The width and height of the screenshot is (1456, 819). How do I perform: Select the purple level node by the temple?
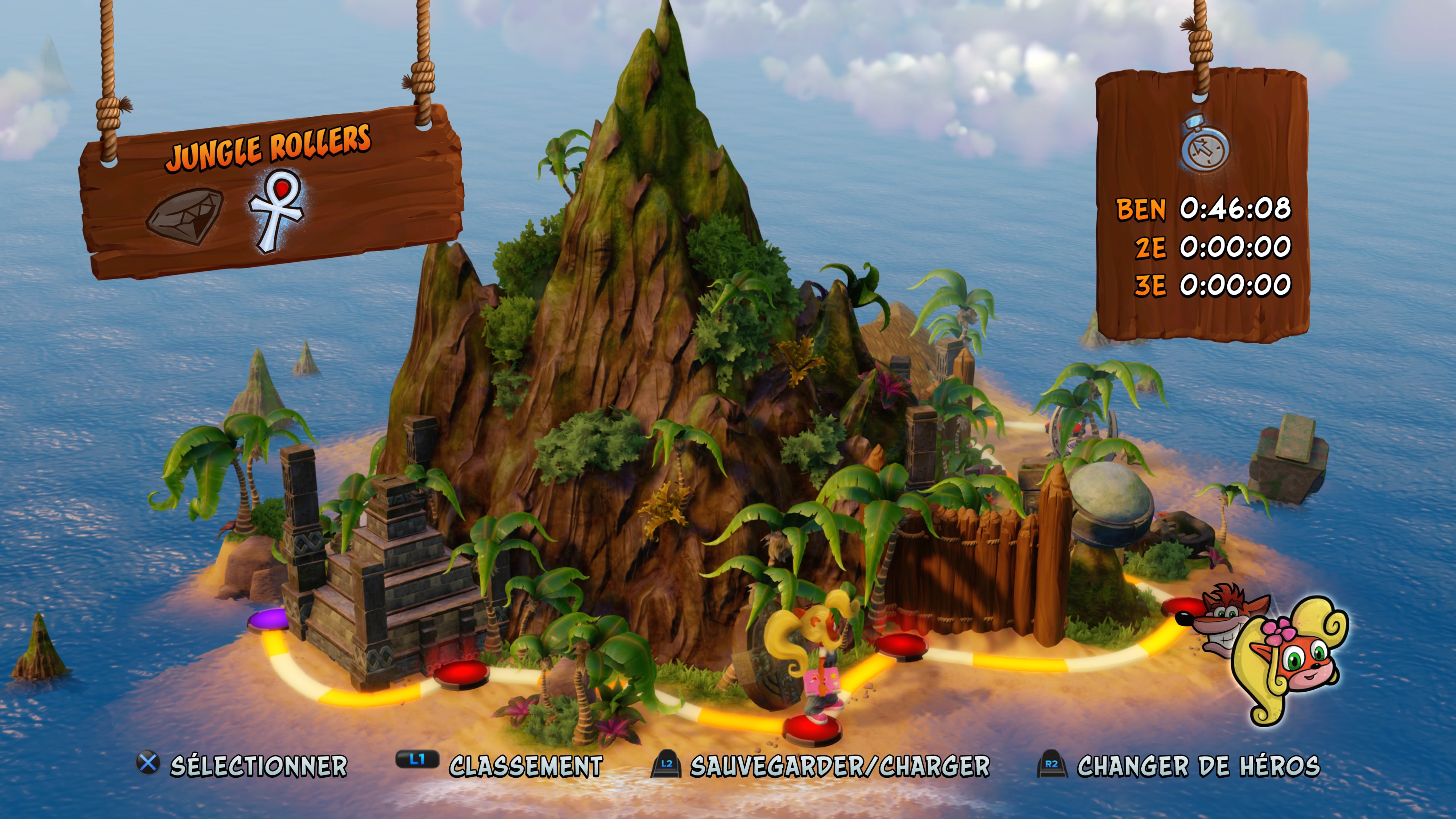point(268,619)
